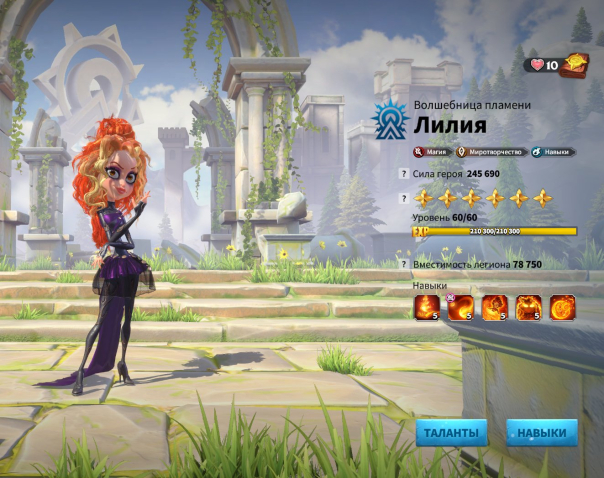This screenshot has width=604, height=478.
Task: Select the Магия tag
Action: [431, 152]
